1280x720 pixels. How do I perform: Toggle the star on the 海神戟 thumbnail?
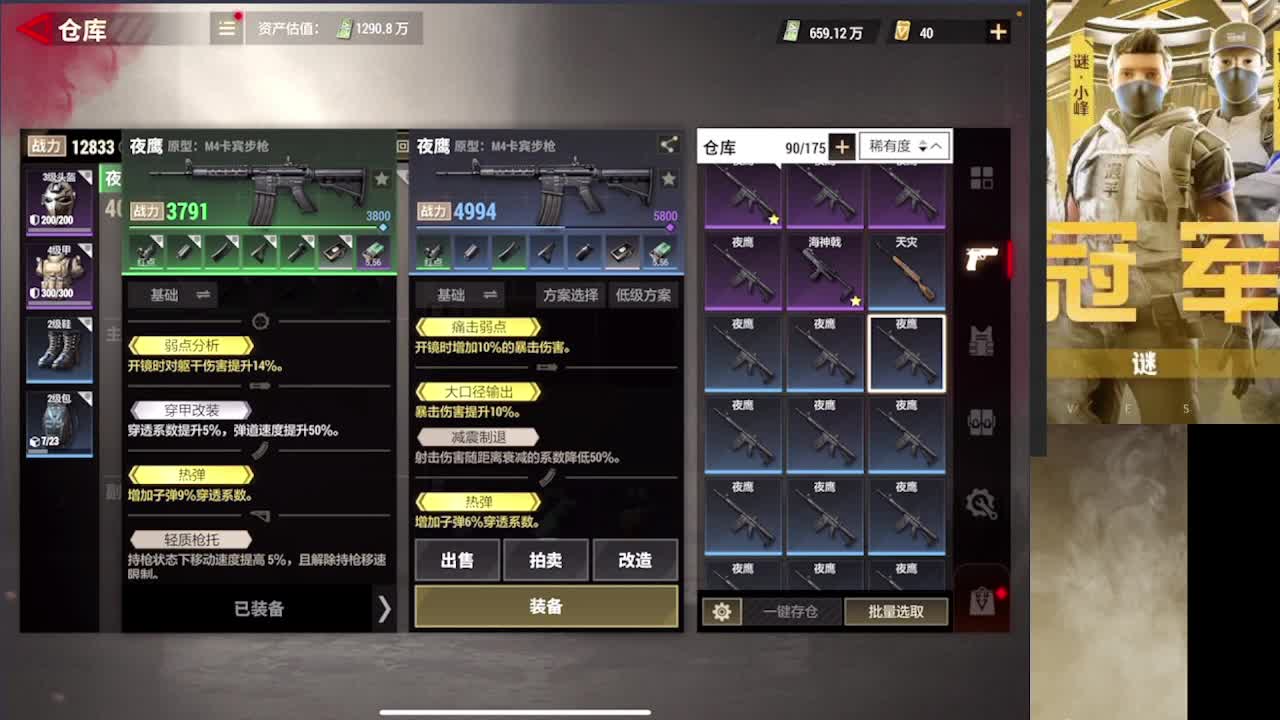(x=858, y=300)
